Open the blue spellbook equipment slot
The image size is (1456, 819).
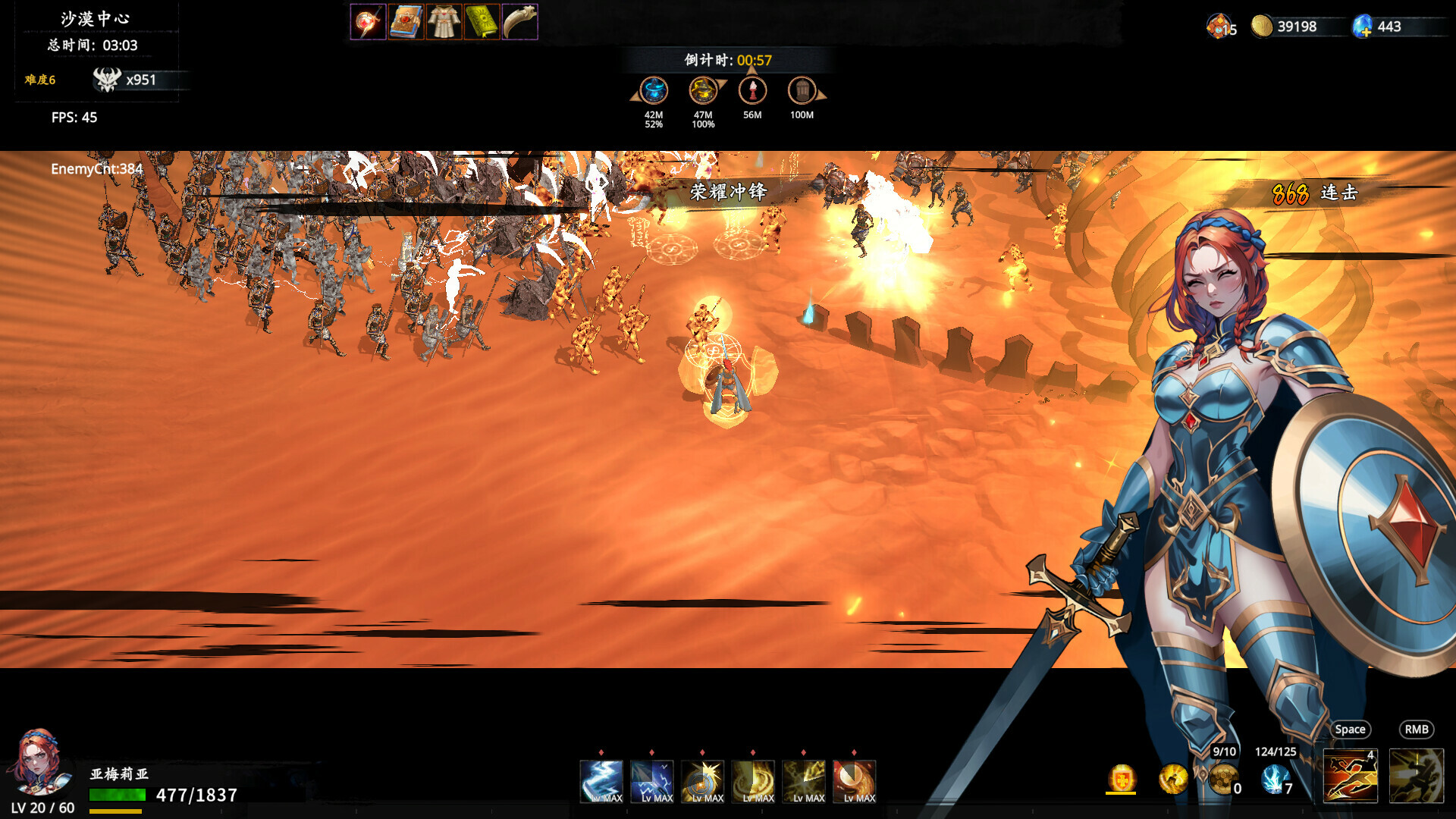point(406,22)
